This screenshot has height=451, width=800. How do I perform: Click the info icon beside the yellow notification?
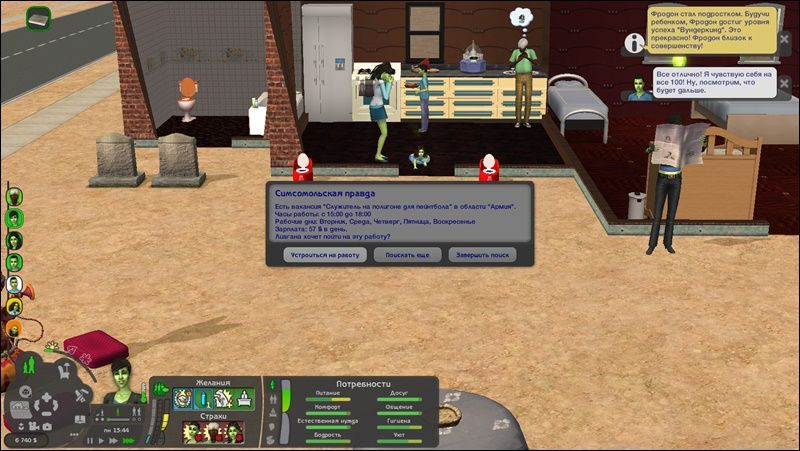click(633, 42)
